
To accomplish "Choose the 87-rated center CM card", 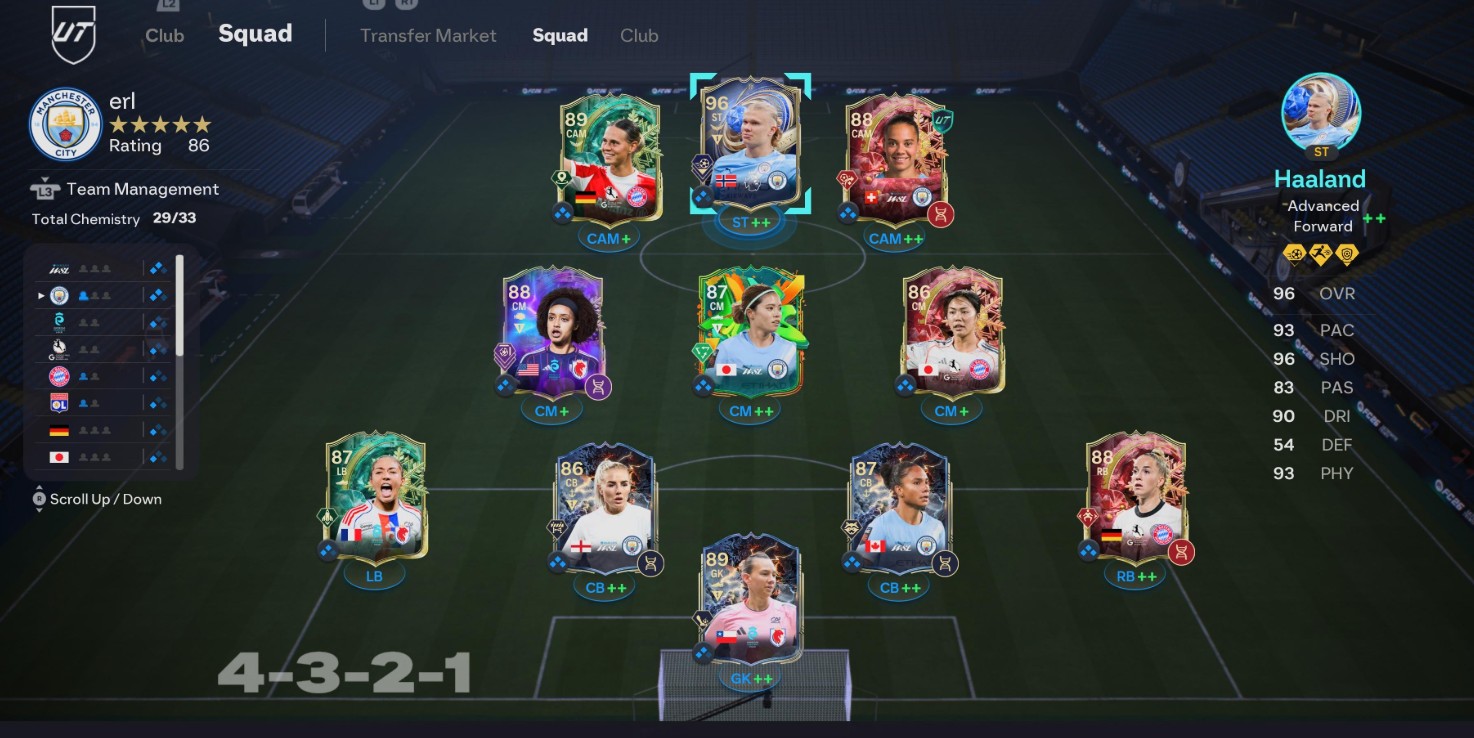I will point(751,333).
